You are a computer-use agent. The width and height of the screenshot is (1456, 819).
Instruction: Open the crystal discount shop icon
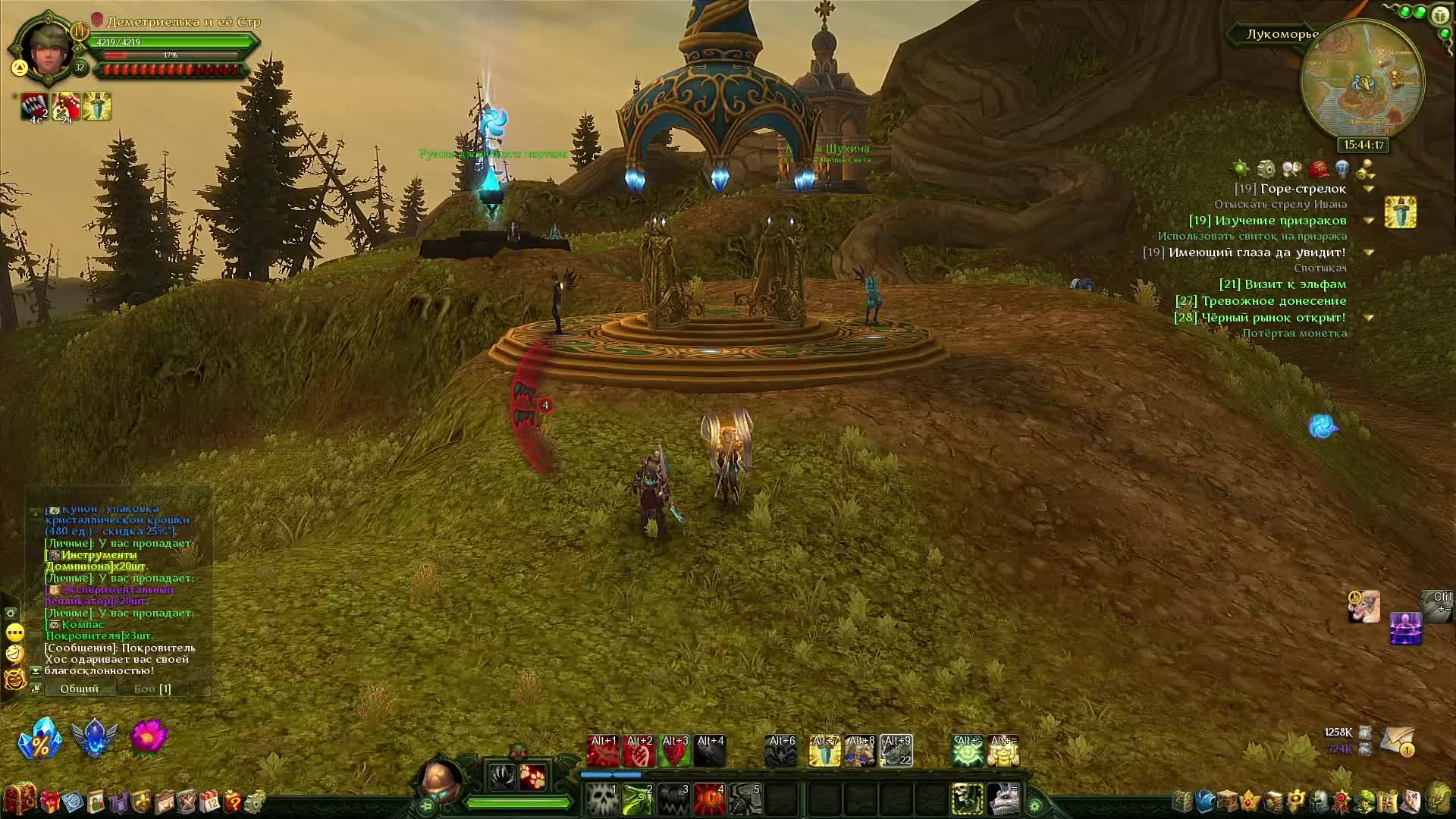click(39, 738)
